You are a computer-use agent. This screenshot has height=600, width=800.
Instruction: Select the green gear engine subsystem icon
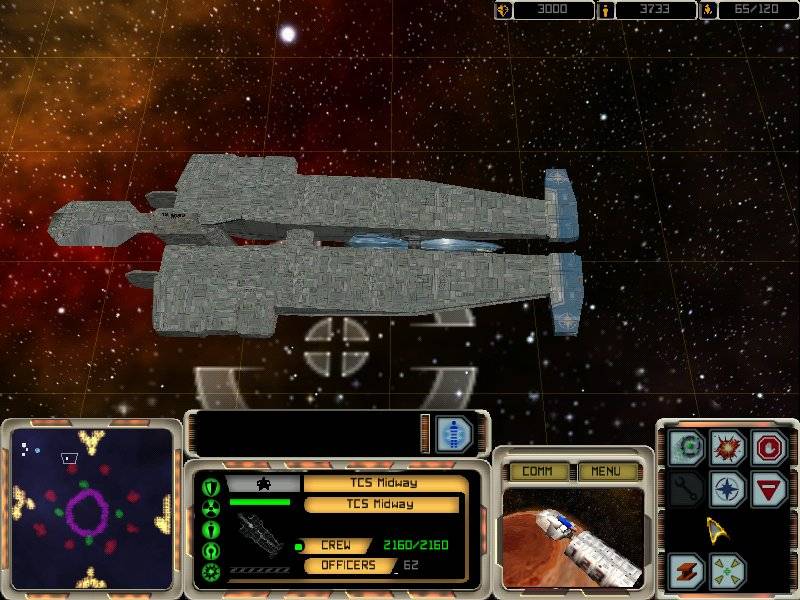point(212,572)
